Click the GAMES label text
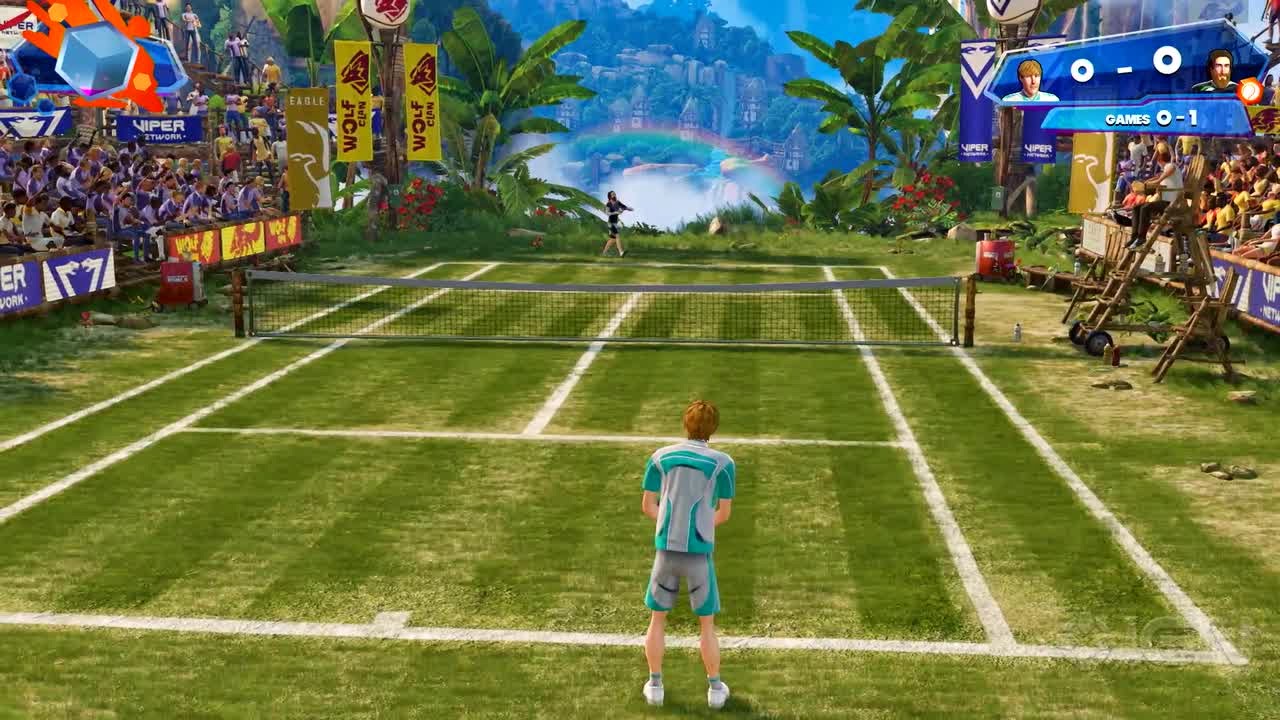The width and height of the screenshot is (1280, 720). coord(1128,118)
